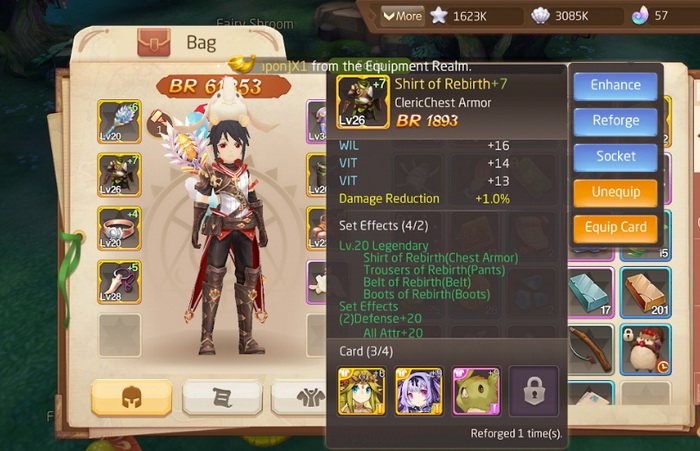Select the blonde girl card with crown
The height and width of the screenshot is (451, 700).
(362, 390)
